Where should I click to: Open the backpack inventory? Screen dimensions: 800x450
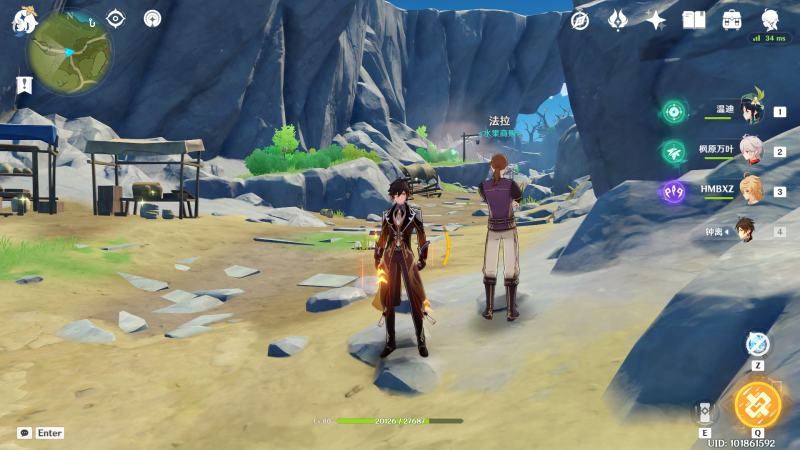tap(732, 20)
